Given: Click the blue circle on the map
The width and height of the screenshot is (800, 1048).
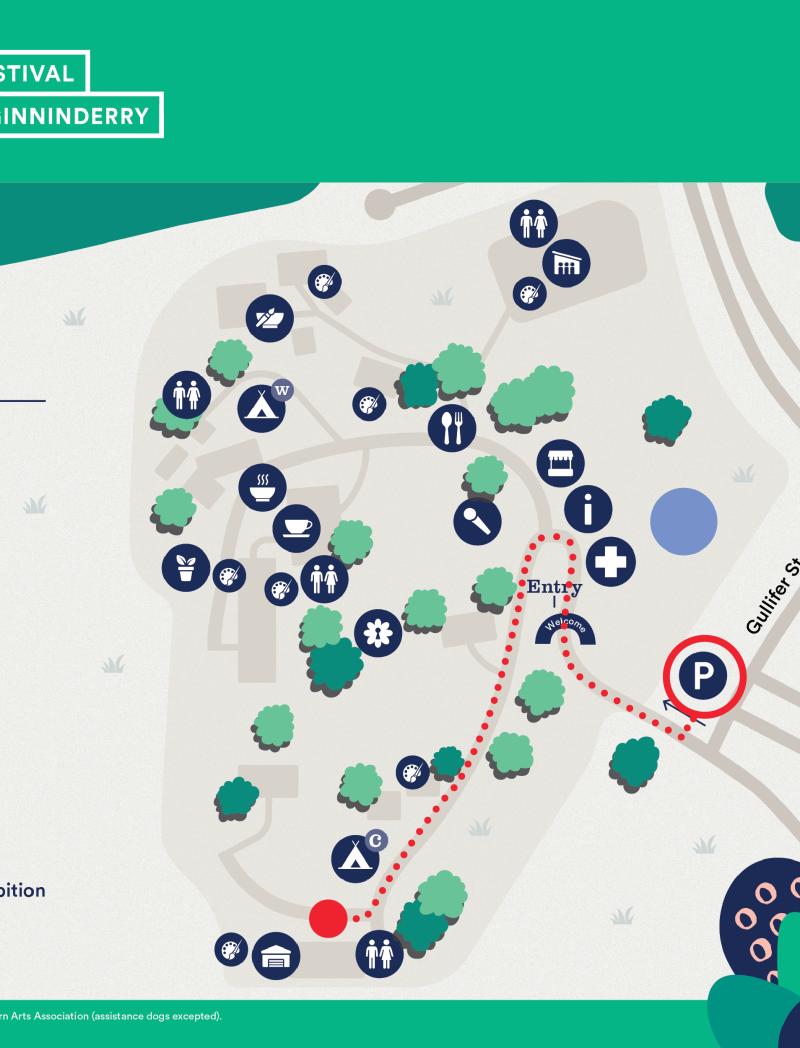Looking at the screenshot, I should tap(684, 521).
